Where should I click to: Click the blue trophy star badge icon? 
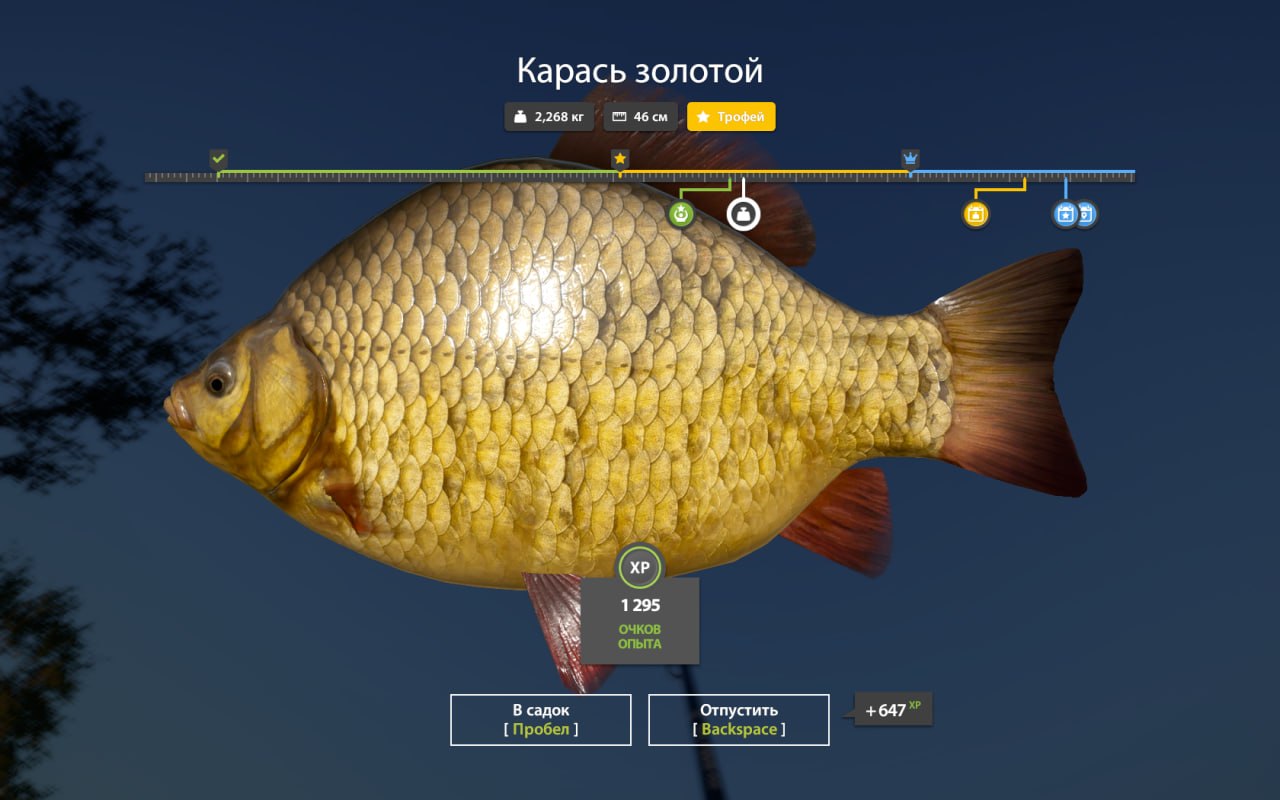[x=1065, y=214]
